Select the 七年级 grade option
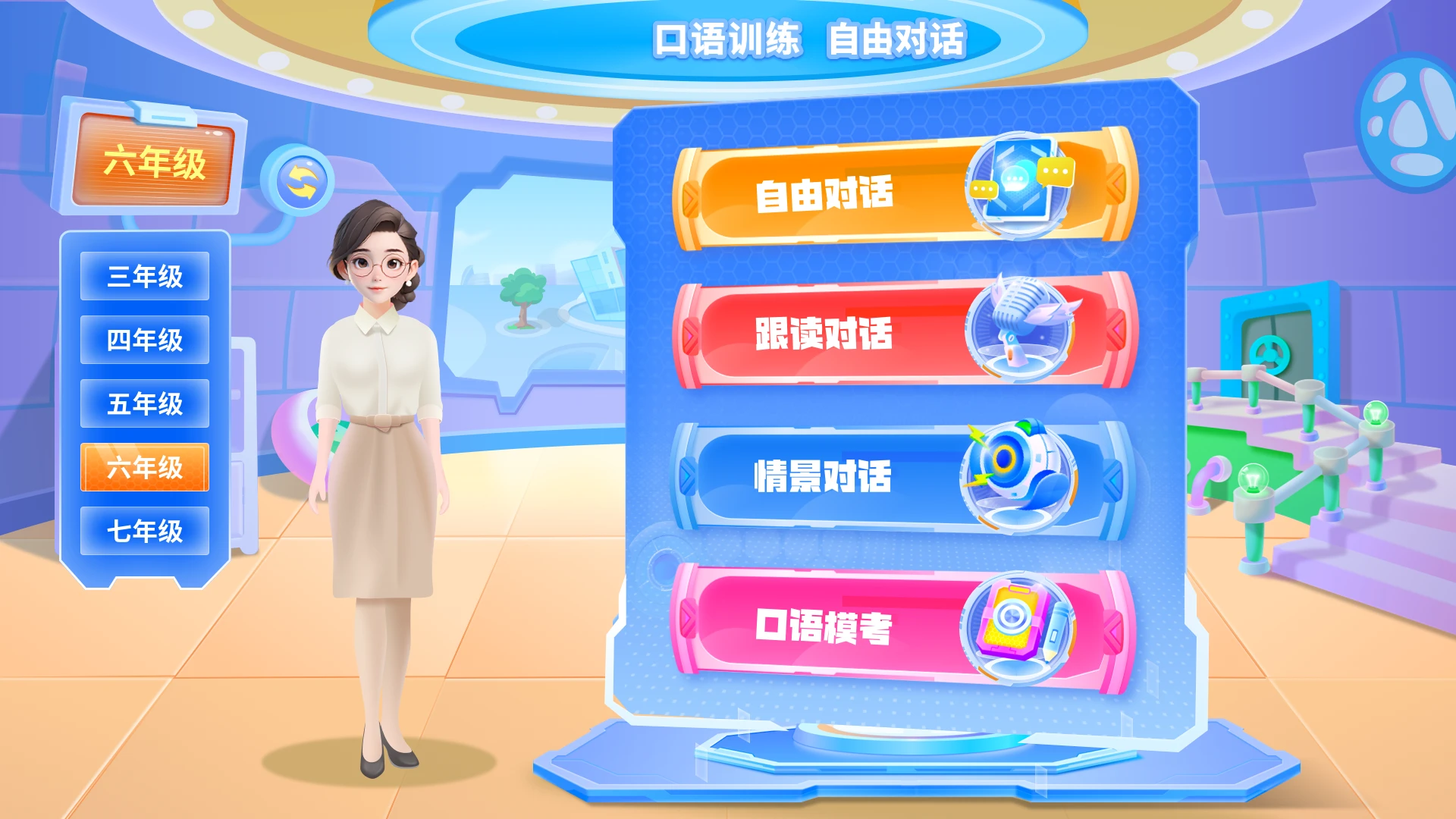Image resolution: width=1456 pixels, height=819 pixels. coord(144,531)
